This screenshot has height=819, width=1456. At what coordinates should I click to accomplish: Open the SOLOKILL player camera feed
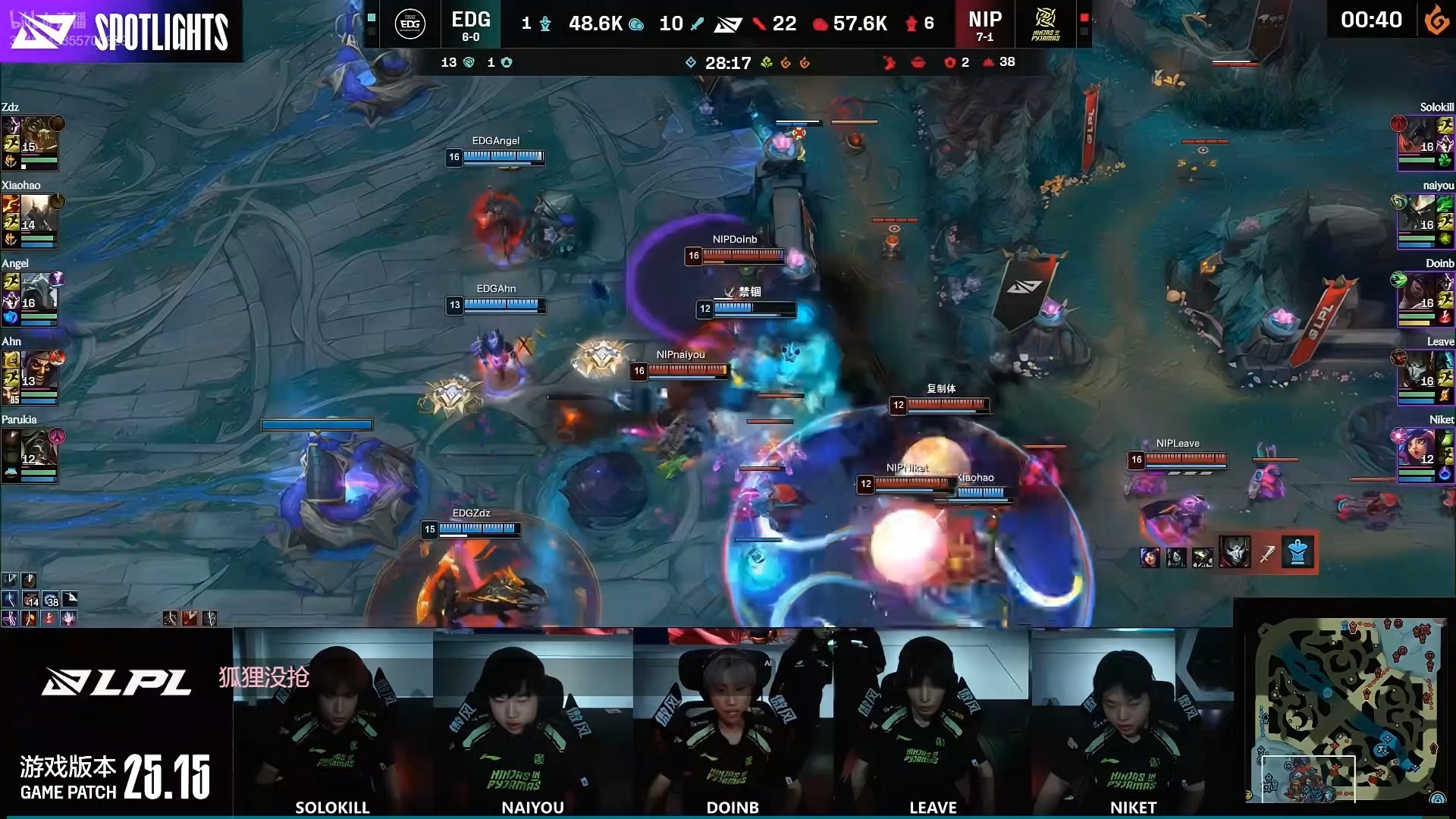coord(333,722)
